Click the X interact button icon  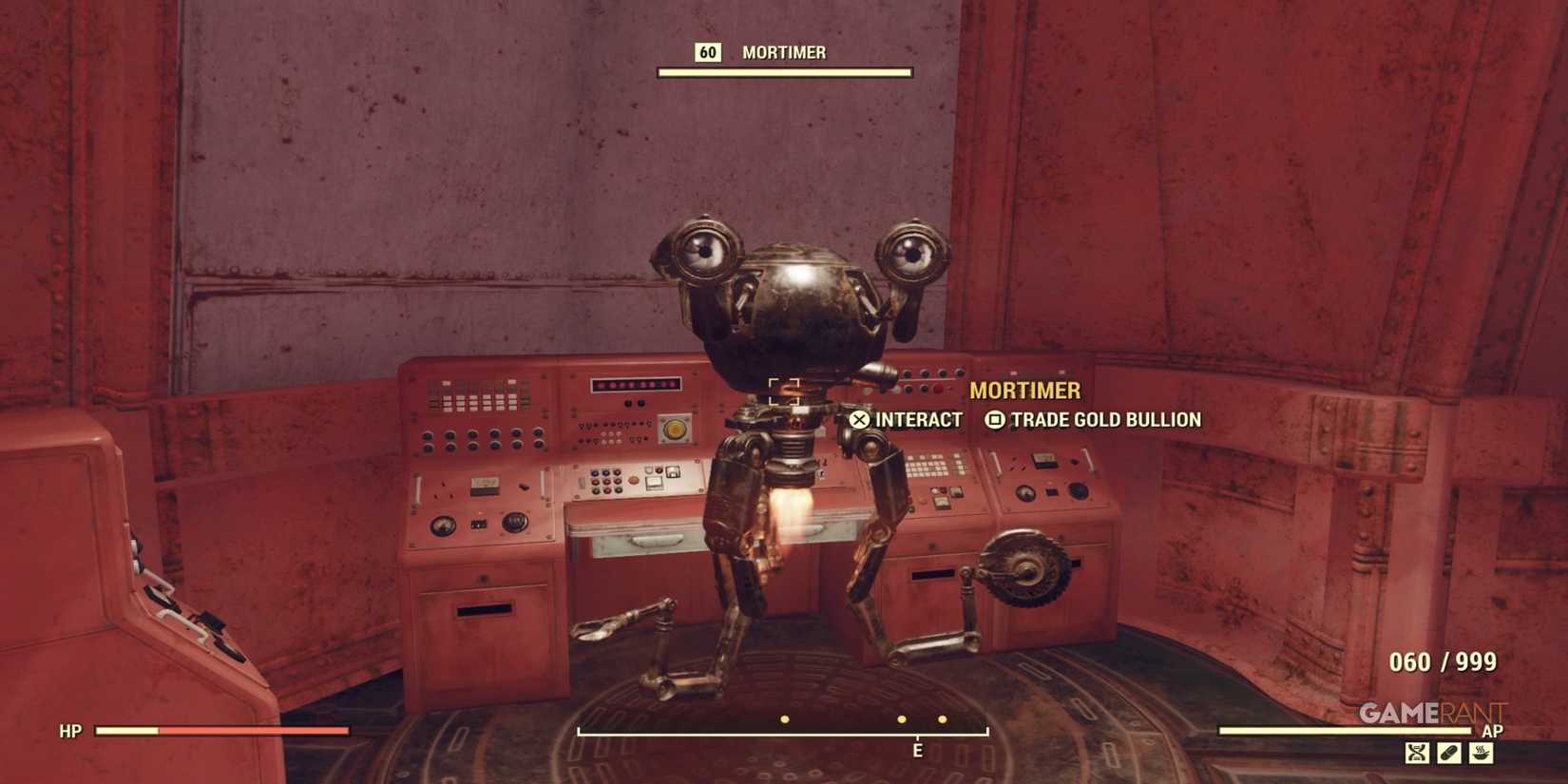[x=860, y=419]
